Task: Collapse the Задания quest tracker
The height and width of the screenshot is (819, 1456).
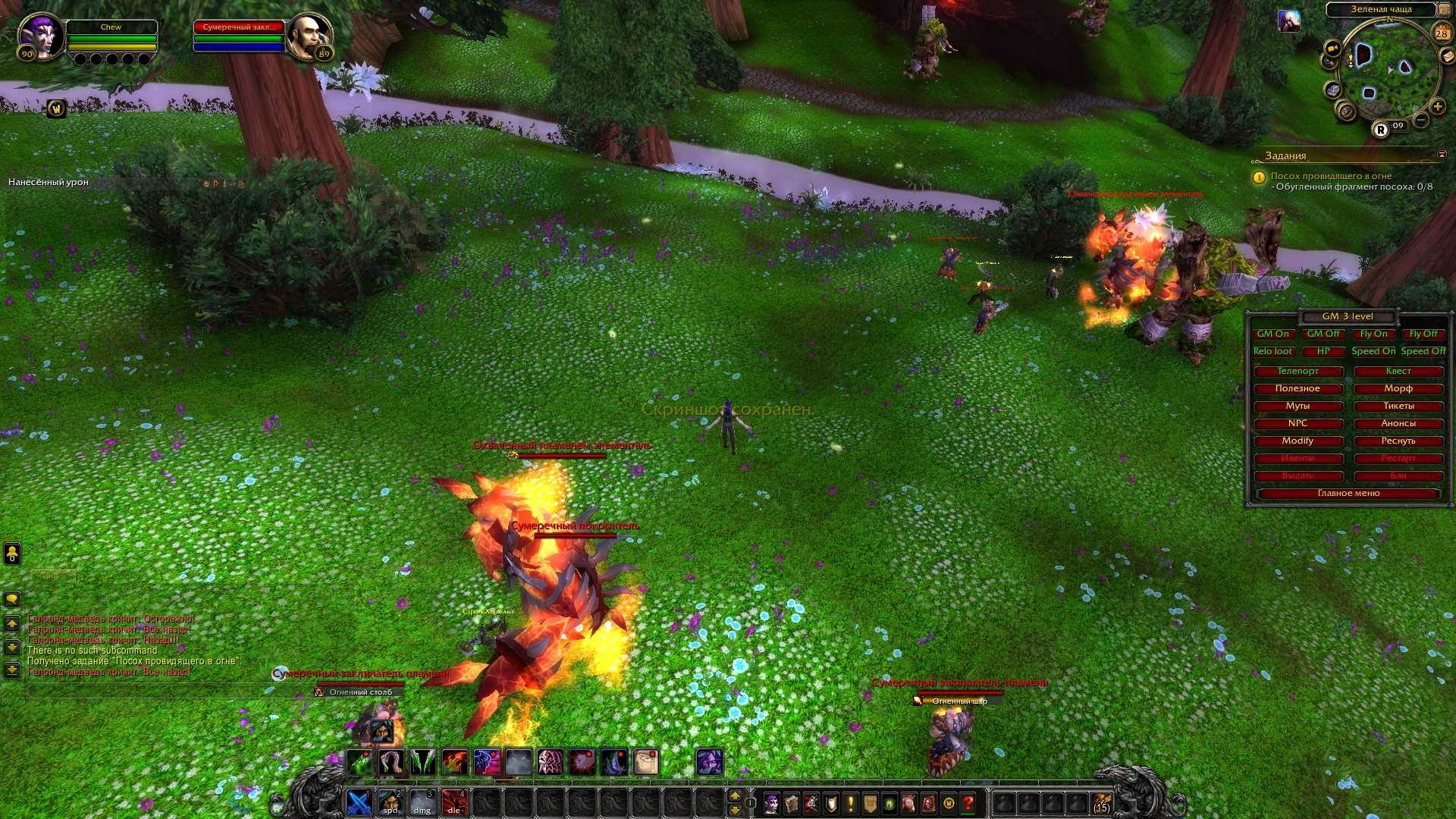Action: tap(1442, 155)
